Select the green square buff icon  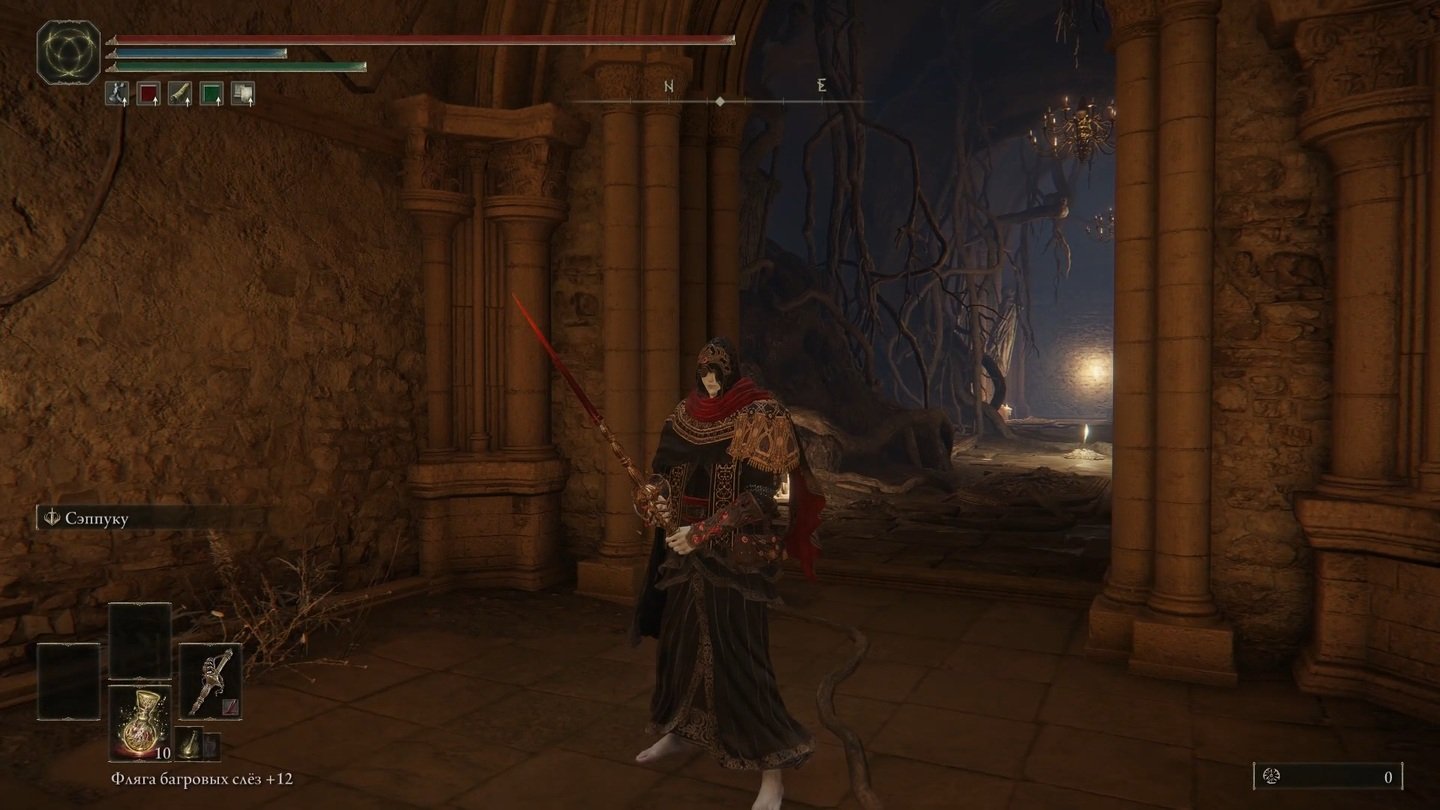(x=211, y=94)
